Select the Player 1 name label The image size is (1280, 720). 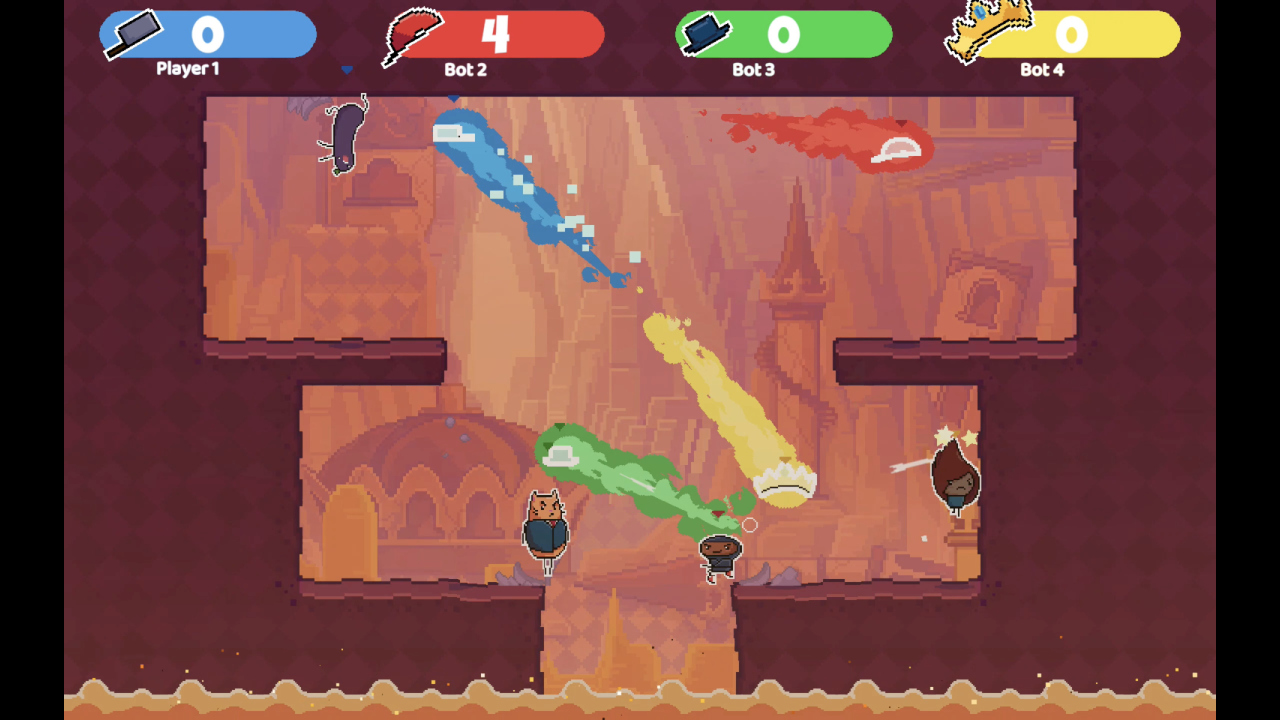(187, 70)
